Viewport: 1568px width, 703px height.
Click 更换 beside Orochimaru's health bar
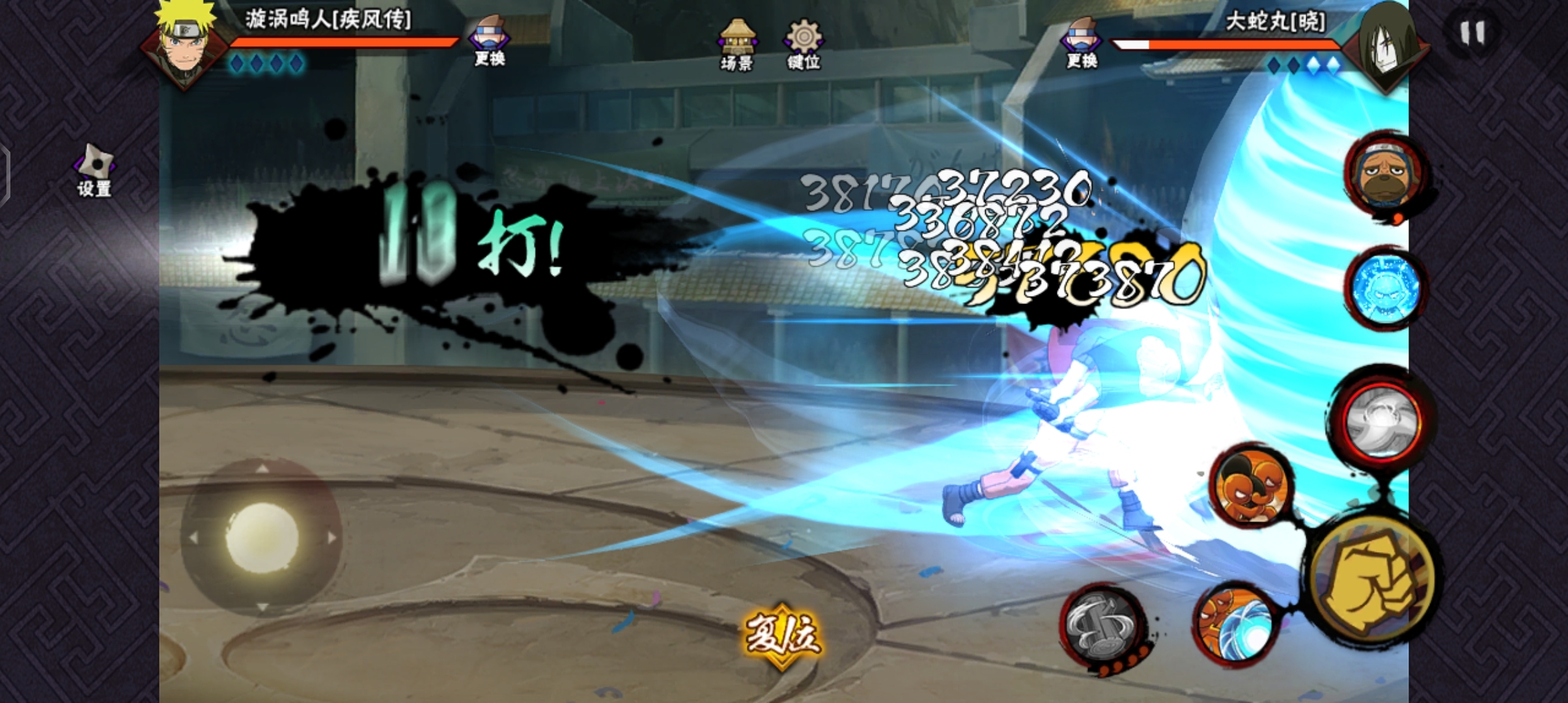pyautogui.click(x=1081, y=43)
